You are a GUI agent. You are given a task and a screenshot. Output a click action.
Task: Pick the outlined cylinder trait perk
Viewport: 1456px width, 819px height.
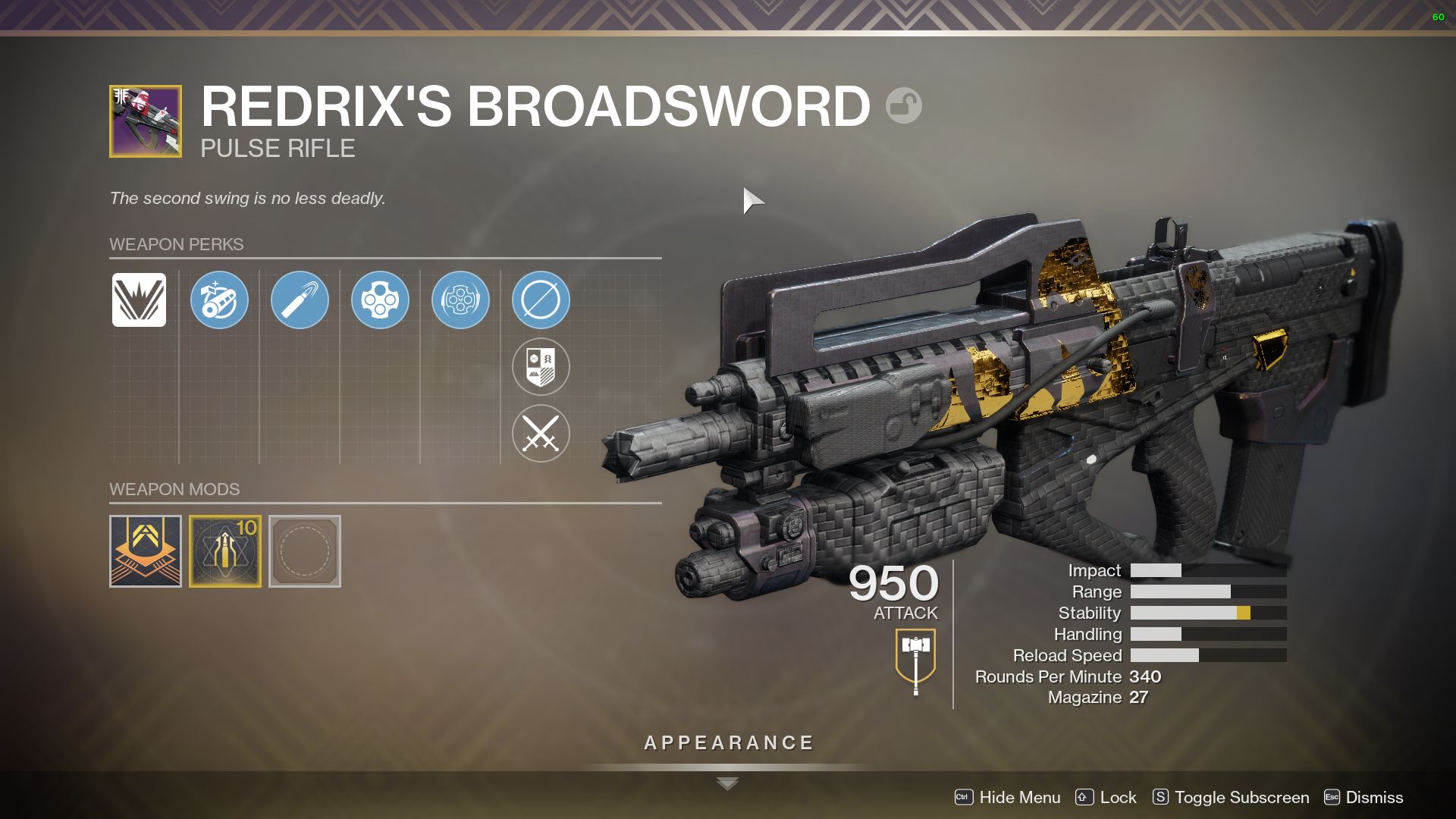click(x=460, y=300)
